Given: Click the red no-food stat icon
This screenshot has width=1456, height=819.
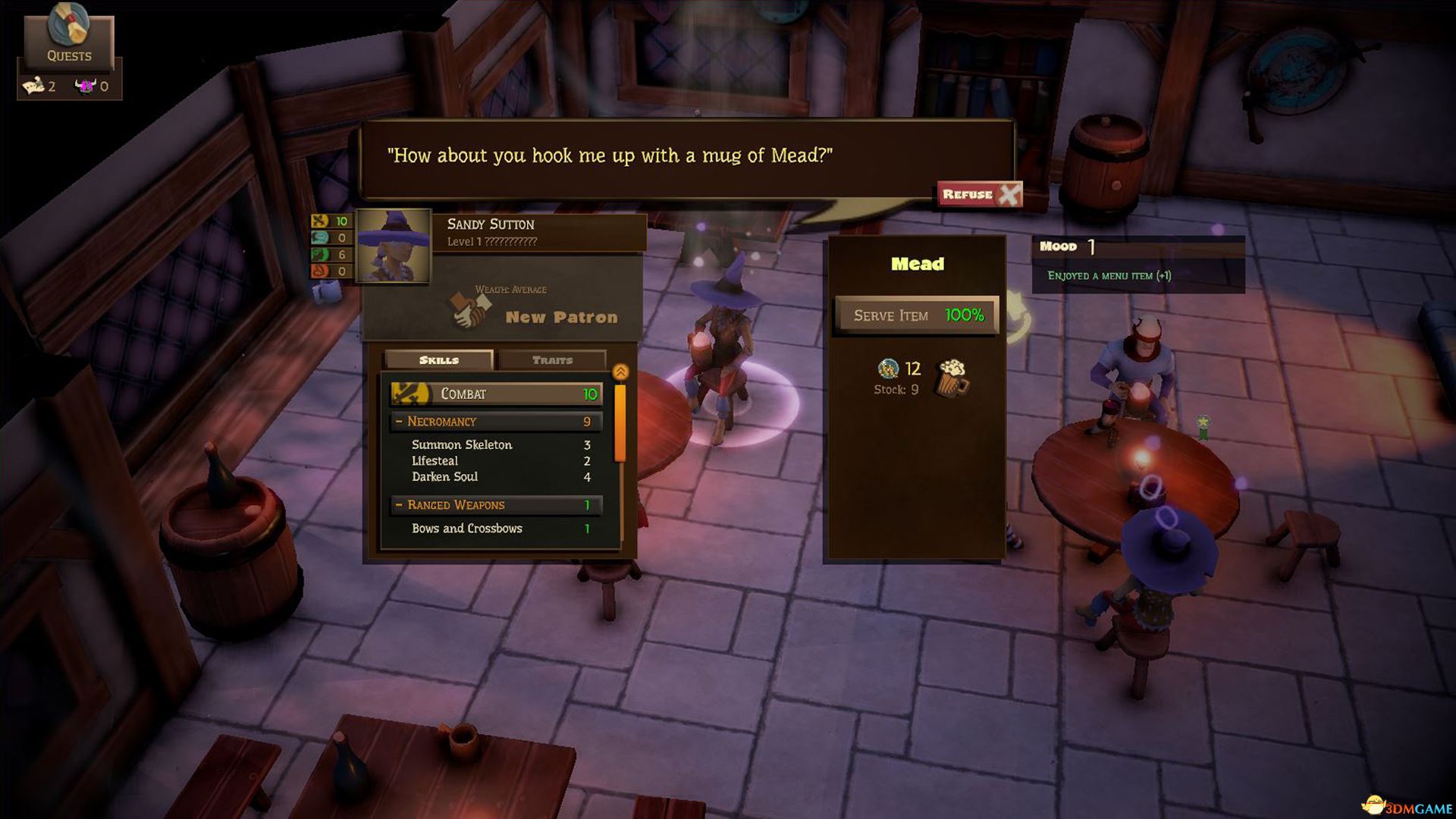Looking at the screenshot, I should click(x=319, y=271).
